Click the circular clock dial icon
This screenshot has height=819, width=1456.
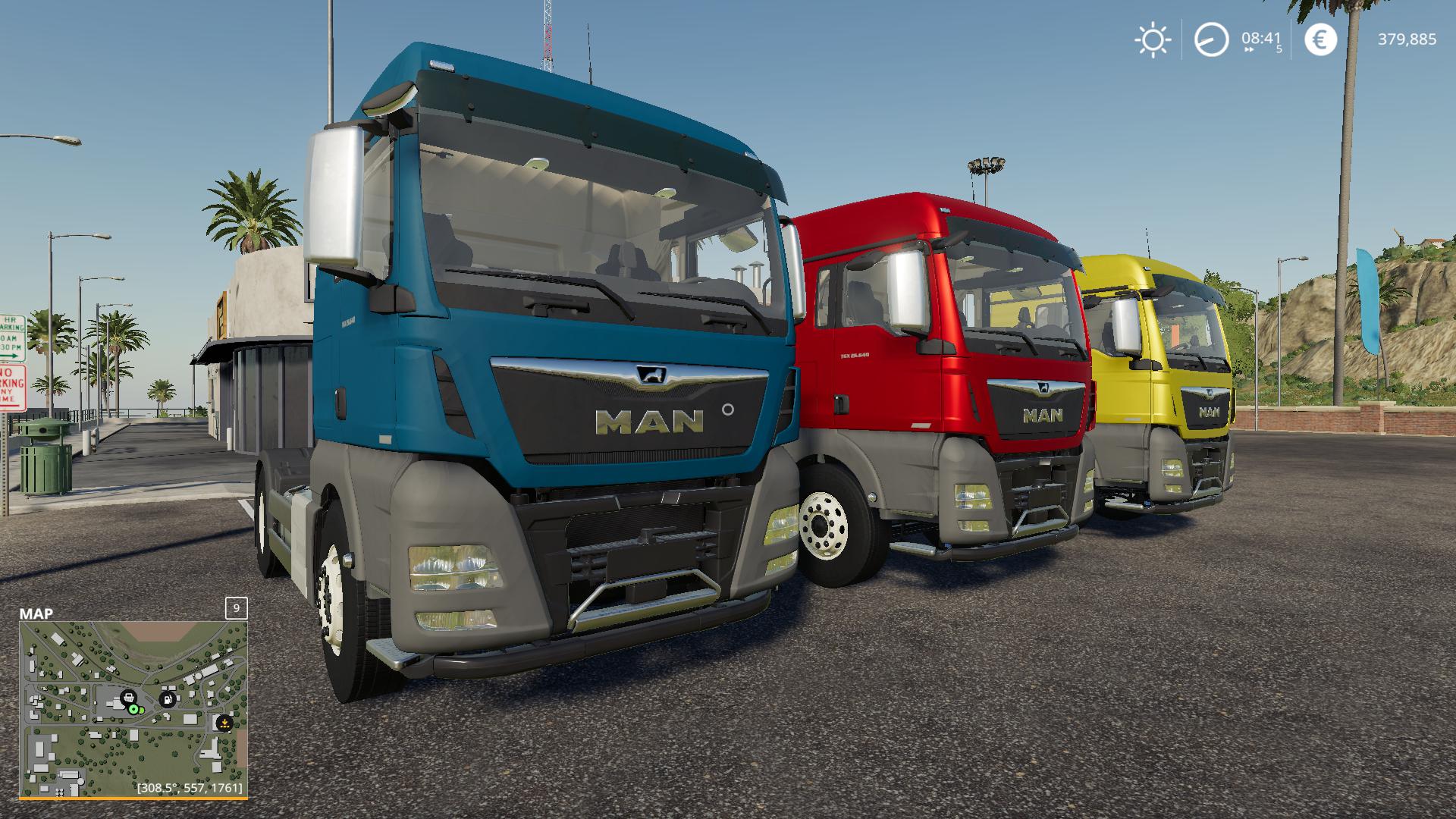click(x=1211, y=39)
